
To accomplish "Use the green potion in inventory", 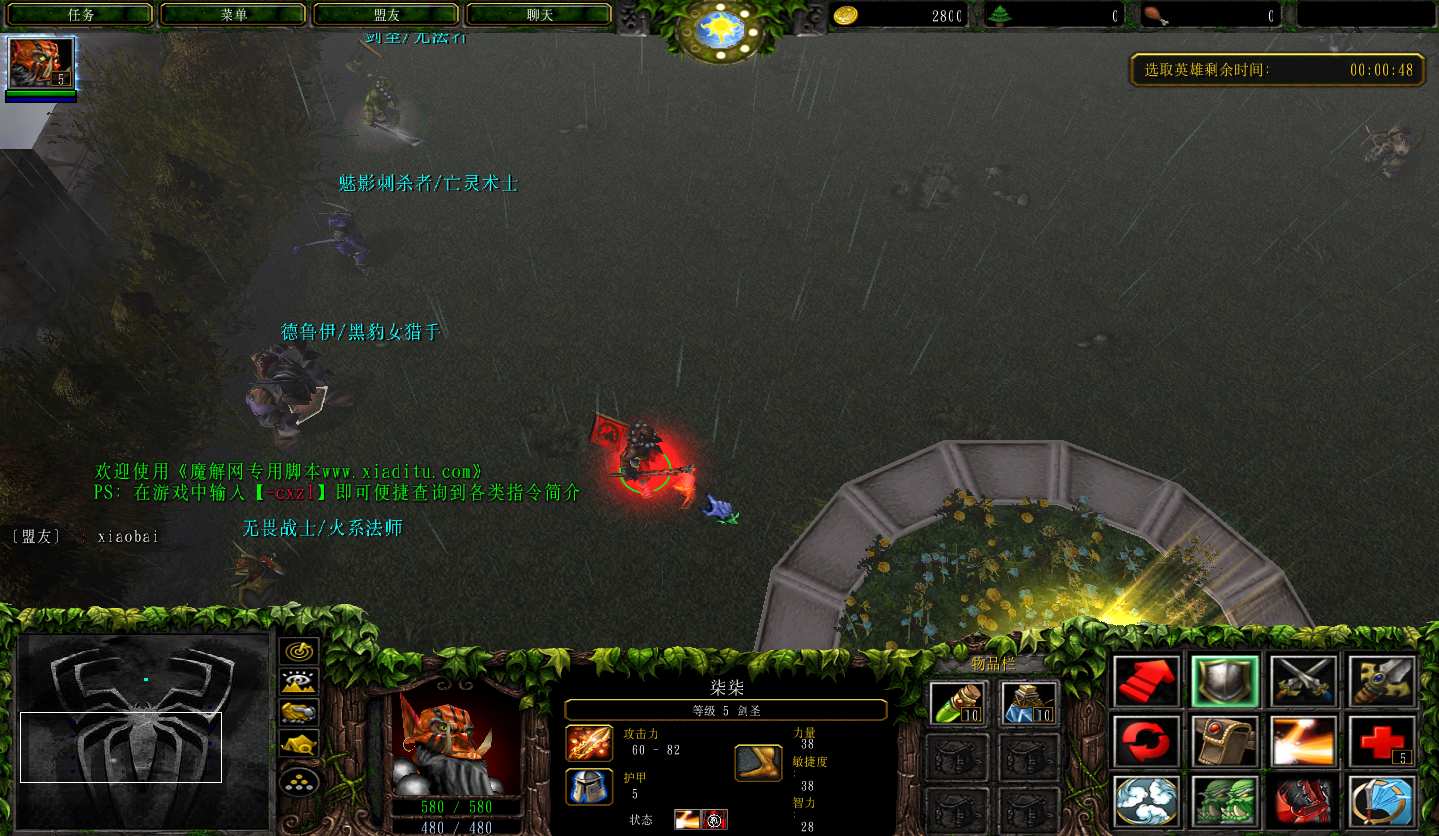I will [959, 703].
